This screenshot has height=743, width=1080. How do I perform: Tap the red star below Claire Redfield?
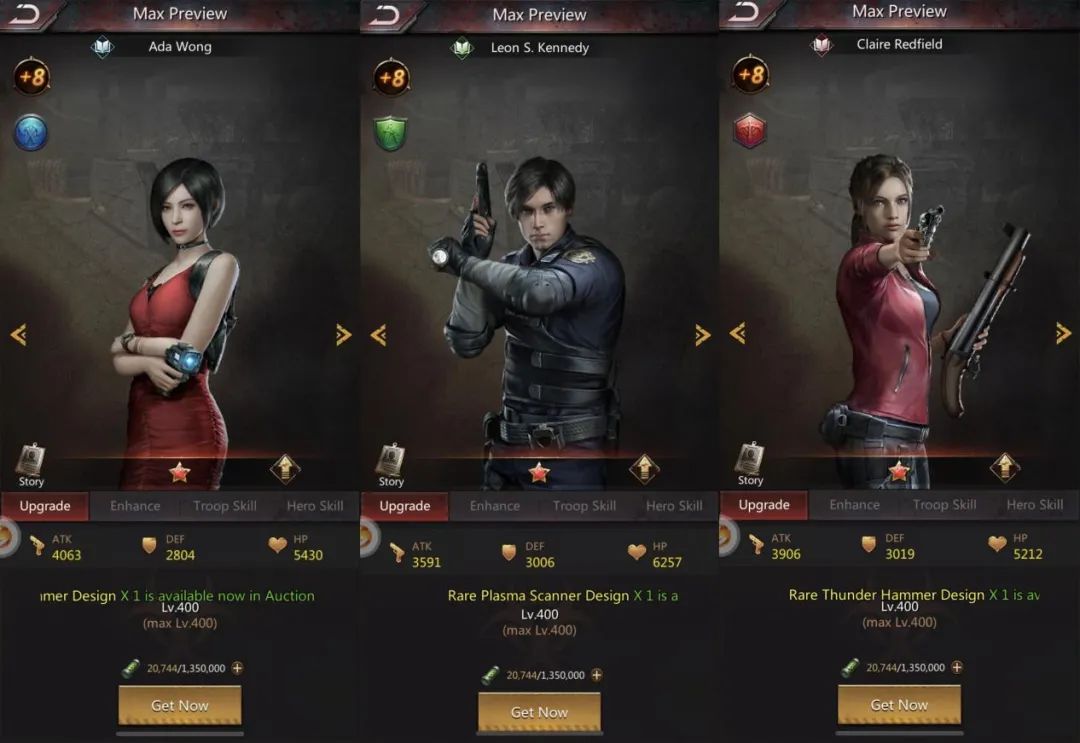tap(899, 471)
